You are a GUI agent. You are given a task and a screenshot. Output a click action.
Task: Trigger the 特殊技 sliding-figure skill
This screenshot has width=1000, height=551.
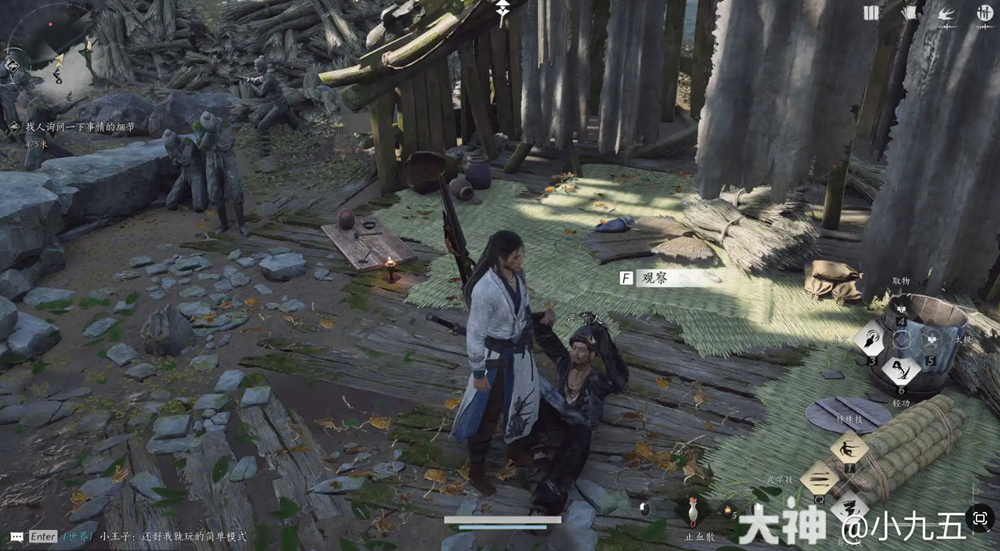[850, 447]
